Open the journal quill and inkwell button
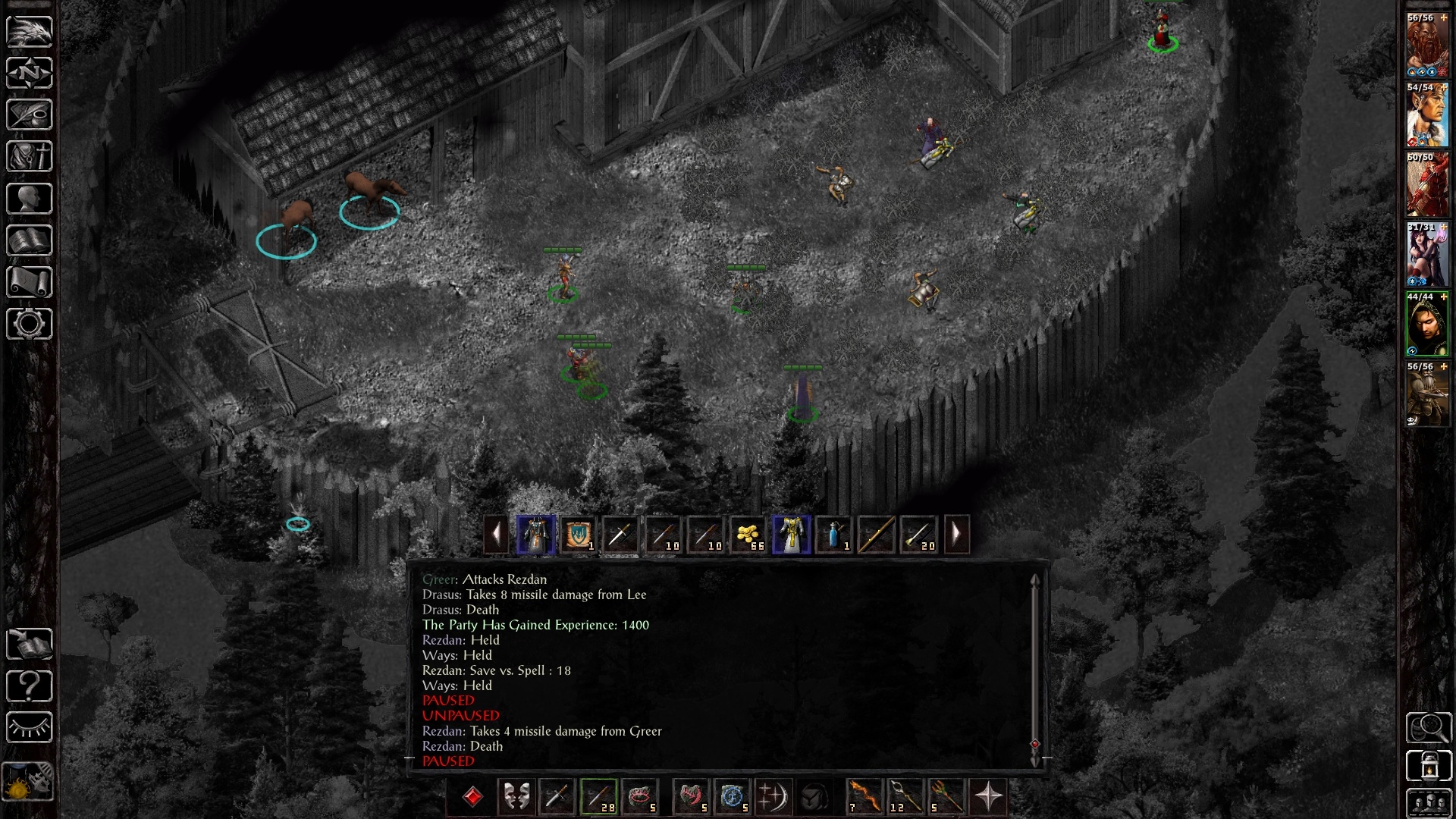This screenshot has width=1456, height=819. (30, 115)
